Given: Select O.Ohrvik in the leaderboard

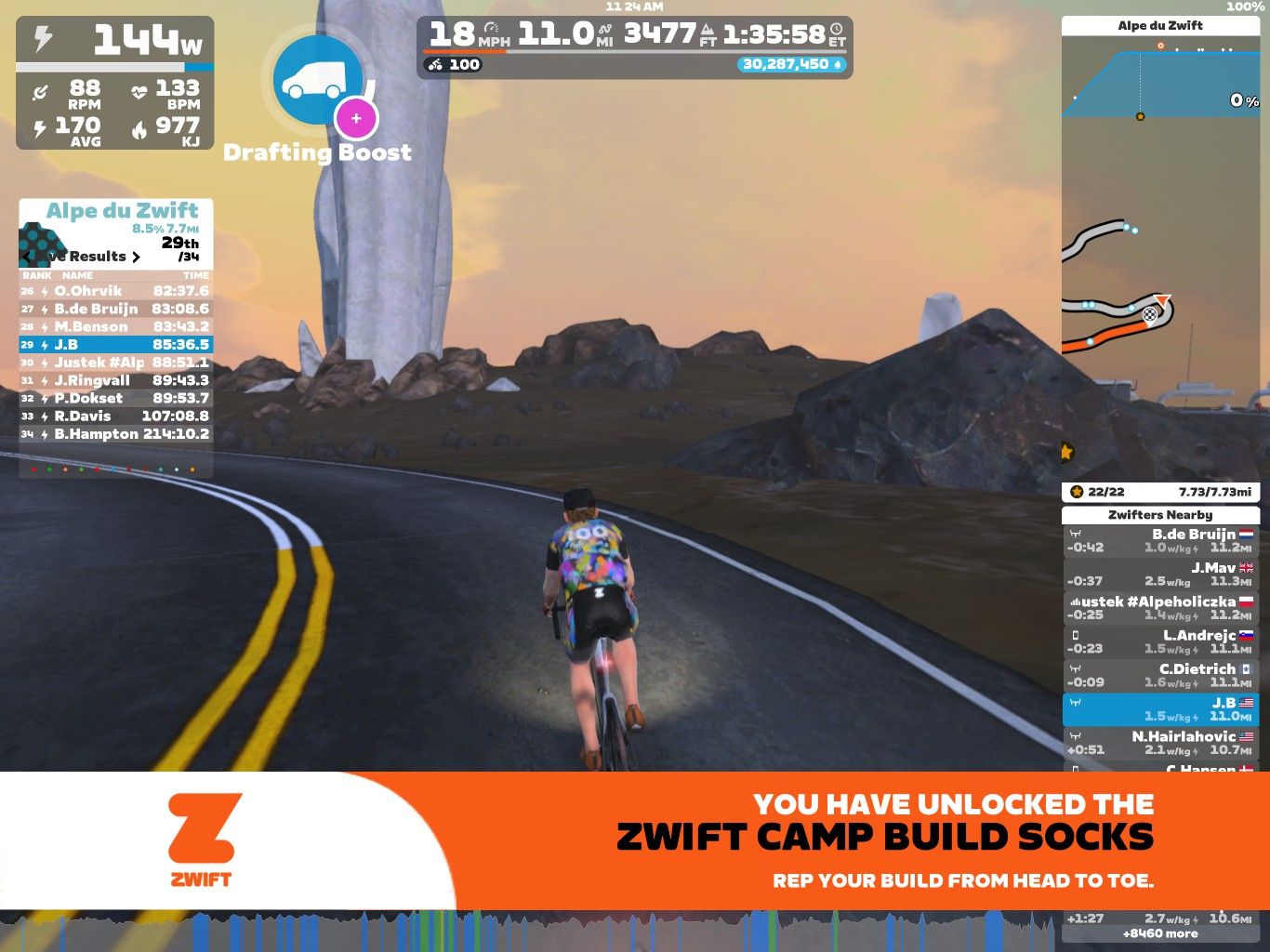Looking at the screenshot, I should [116, 291].
